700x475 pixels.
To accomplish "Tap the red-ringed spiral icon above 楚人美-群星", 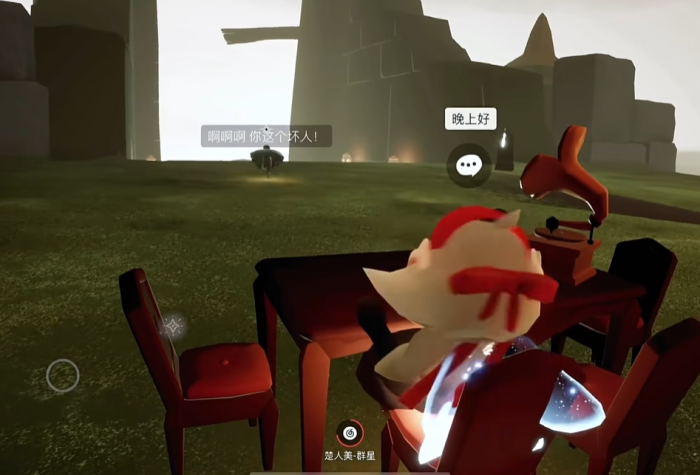I will 349,432.
